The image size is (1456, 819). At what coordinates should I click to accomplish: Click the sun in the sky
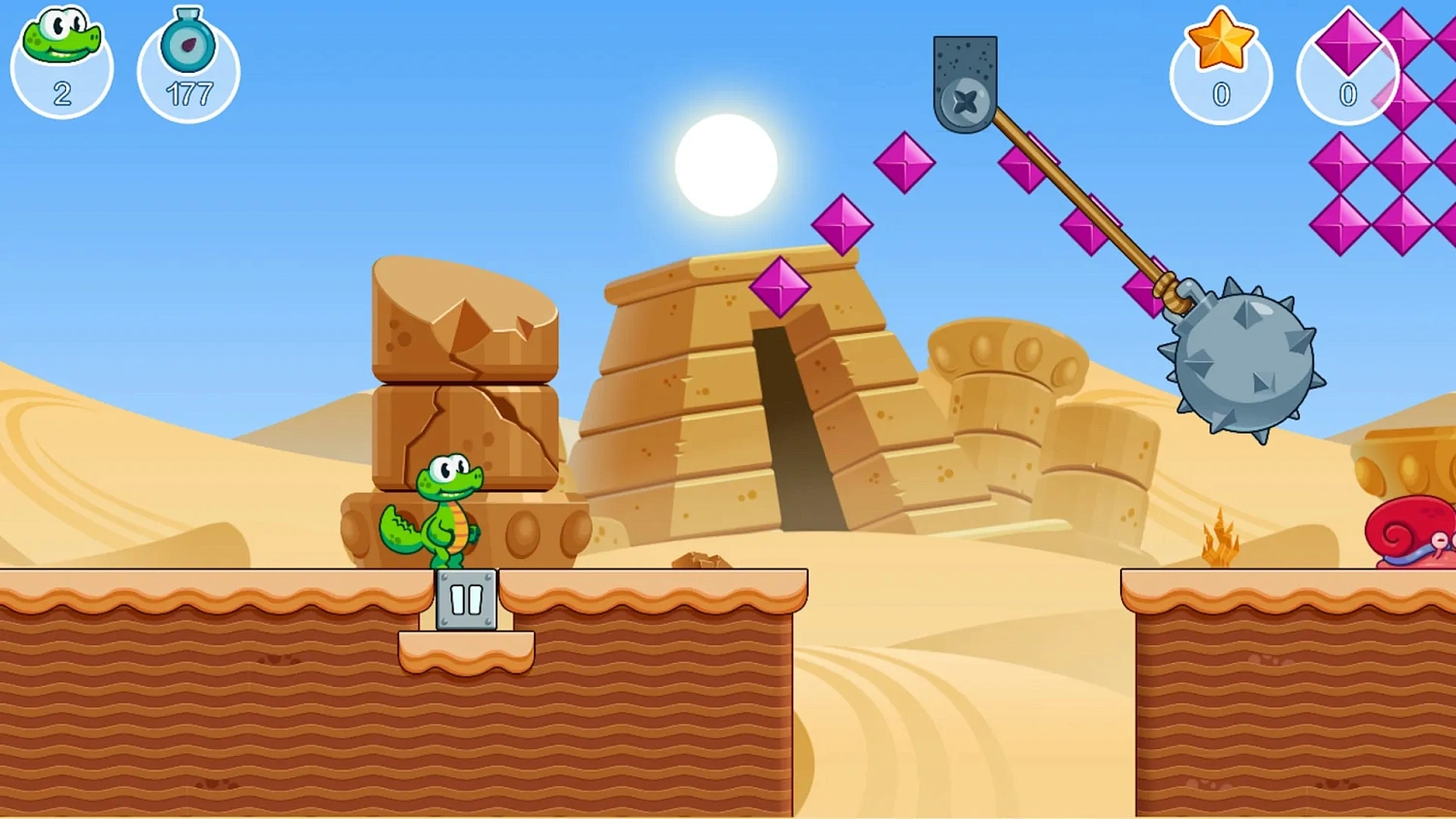click(725, 163)
